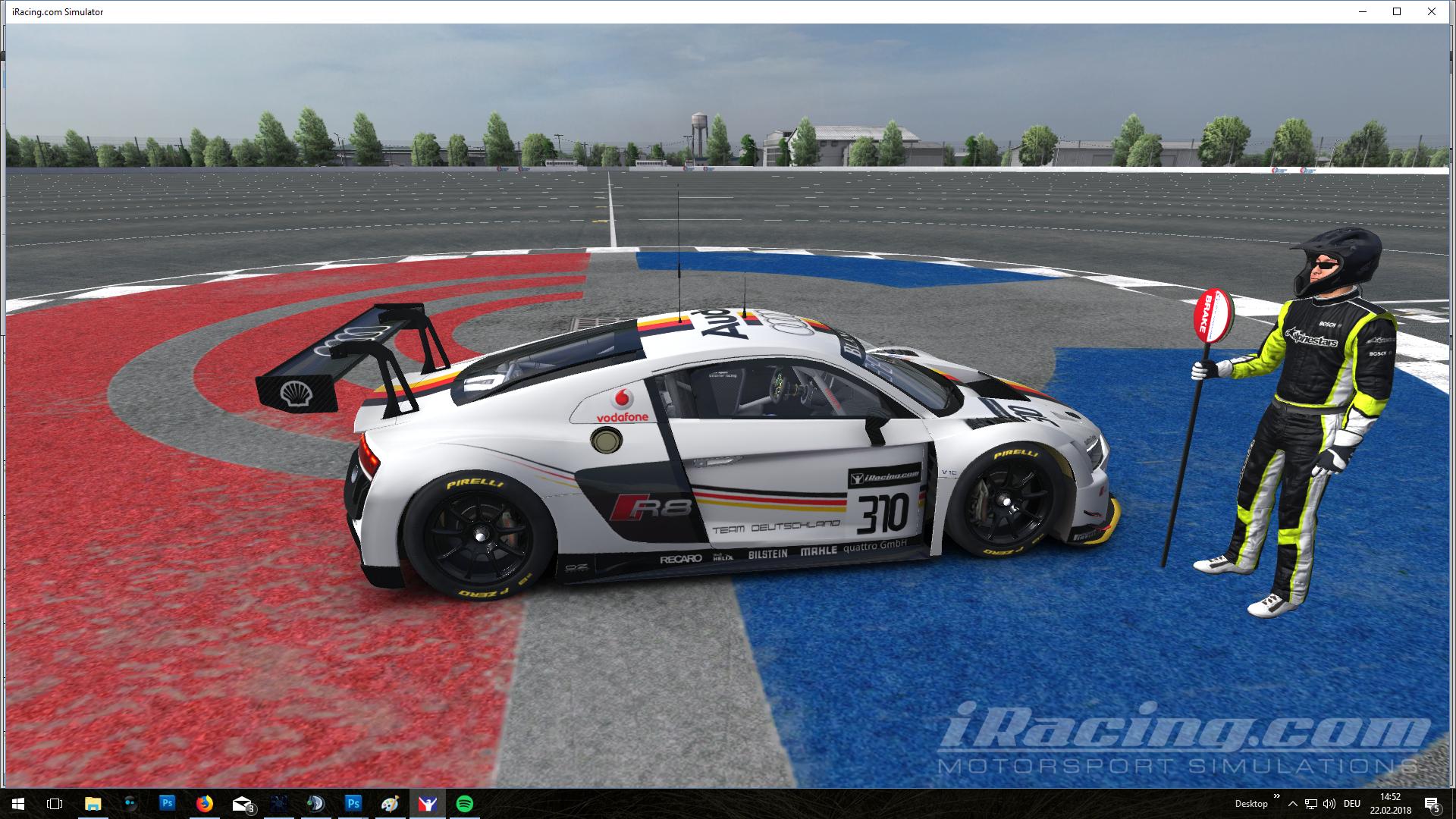Expand hidden system tray icons
Screen dimensions: 1456x819
pyautogui.click(x=1291, y=803)
